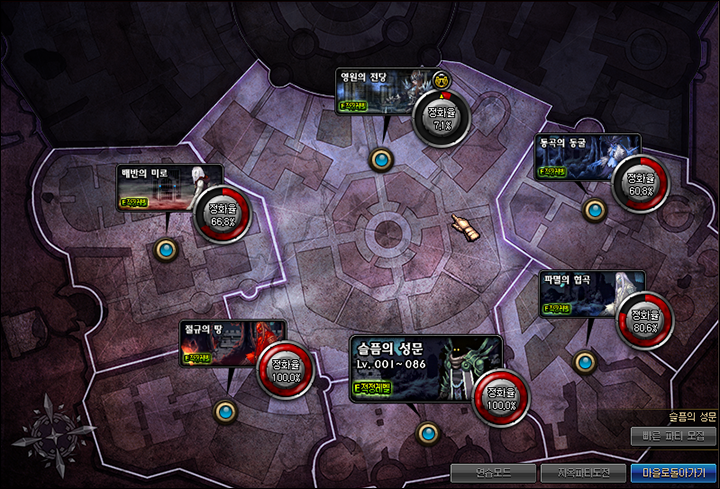
Task: Click the blue map node below 슬픔의 성문
Action: click(428, 433)
